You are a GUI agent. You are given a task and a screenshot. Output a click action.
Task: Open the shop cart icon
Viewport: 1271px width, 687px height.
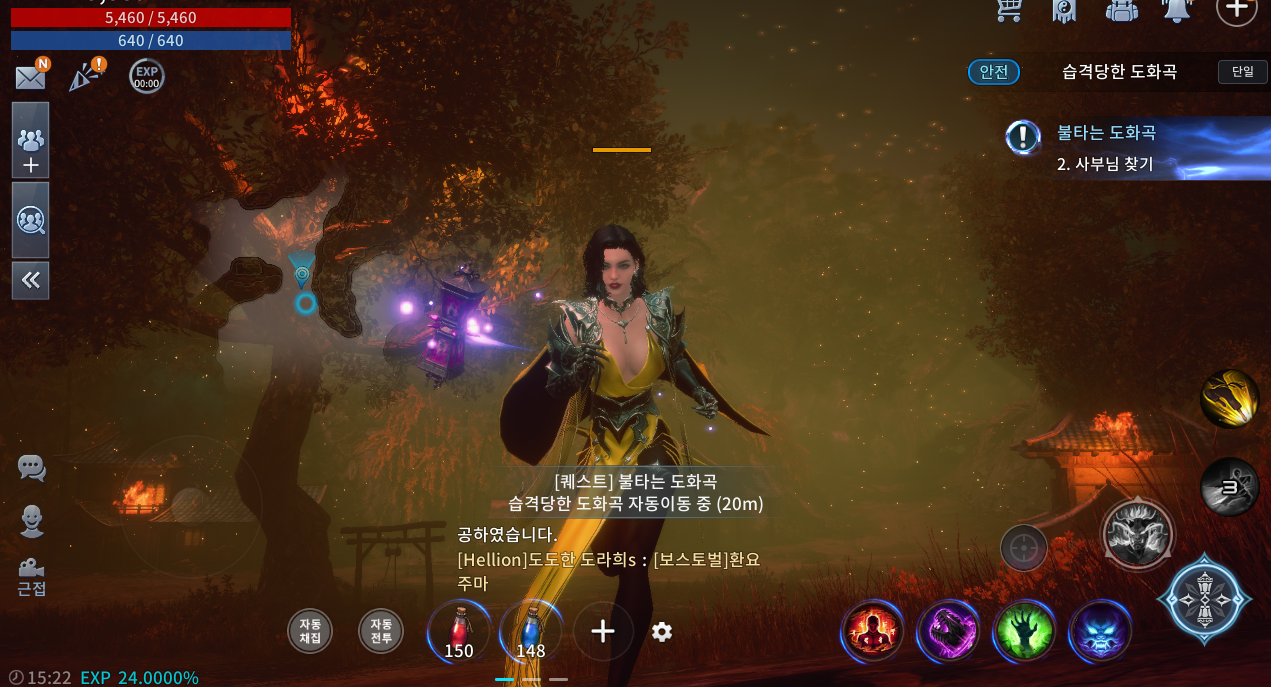coord(1010,10)
